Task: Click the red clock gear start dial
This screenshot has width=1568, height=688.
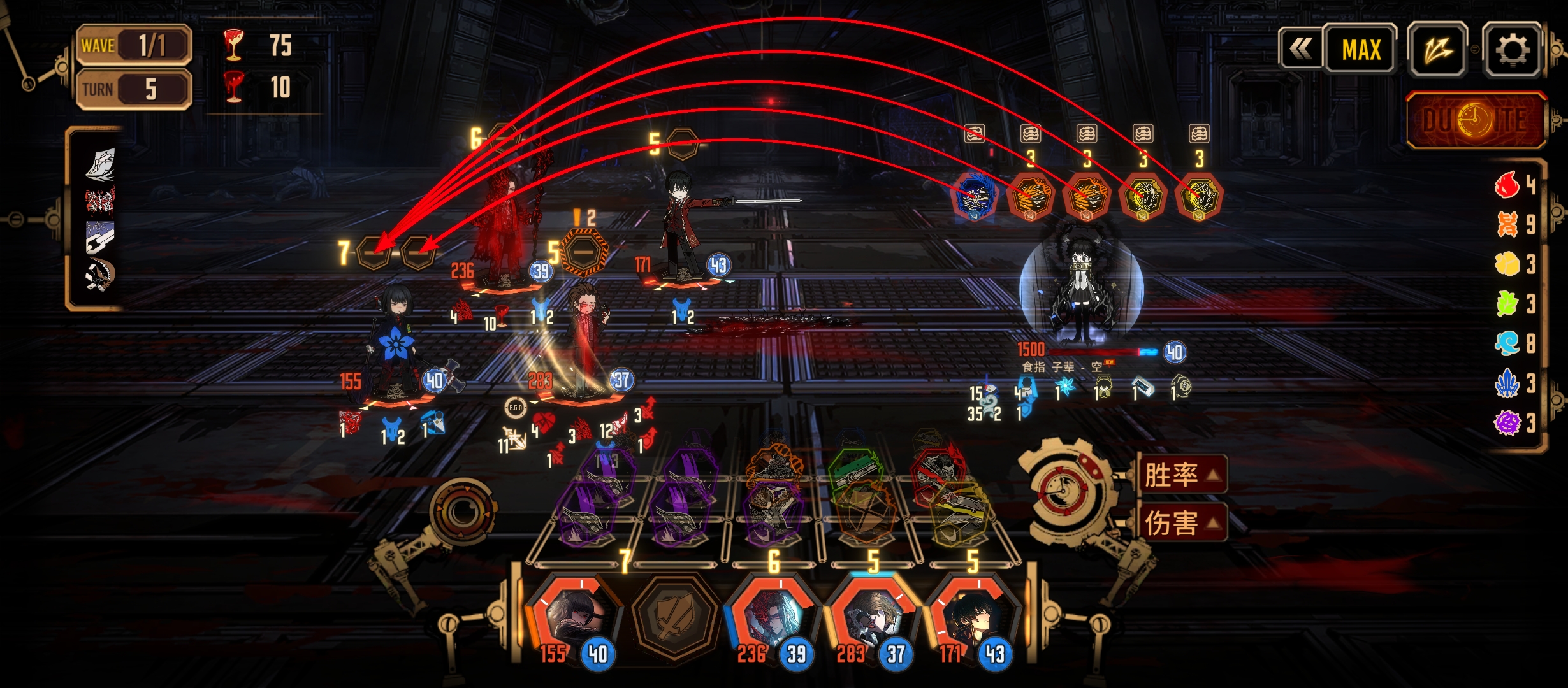Action: 1062,491
